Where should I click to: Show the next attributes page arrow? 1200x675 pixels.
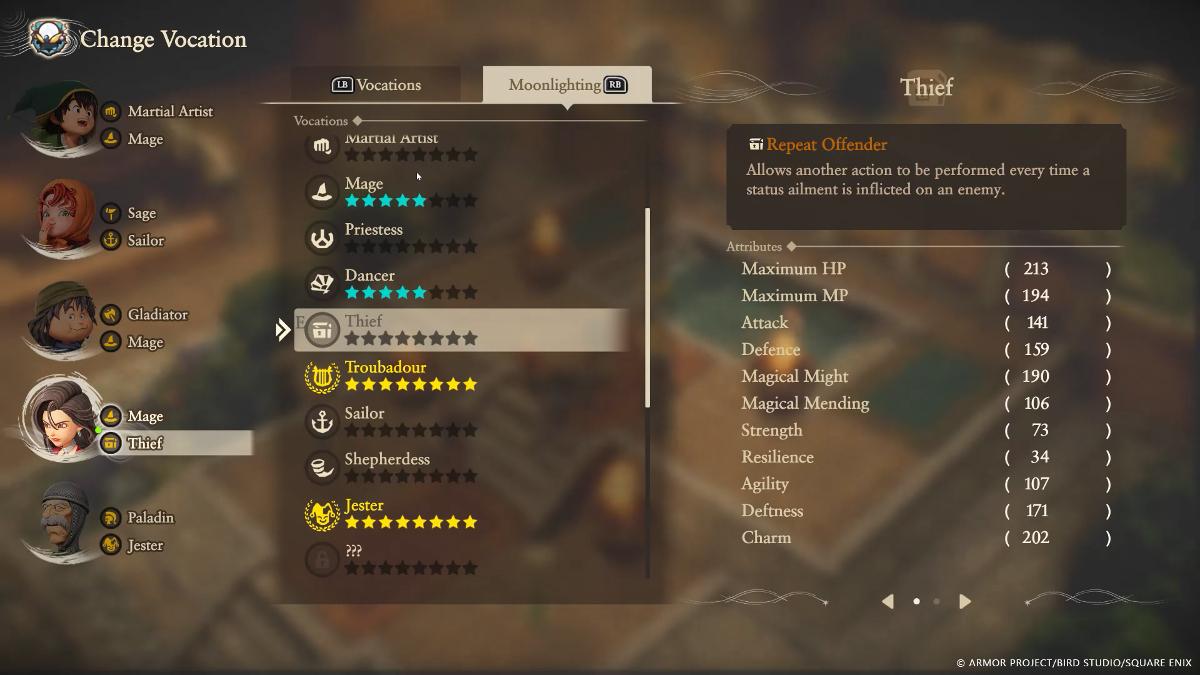(x=965, y=601)
